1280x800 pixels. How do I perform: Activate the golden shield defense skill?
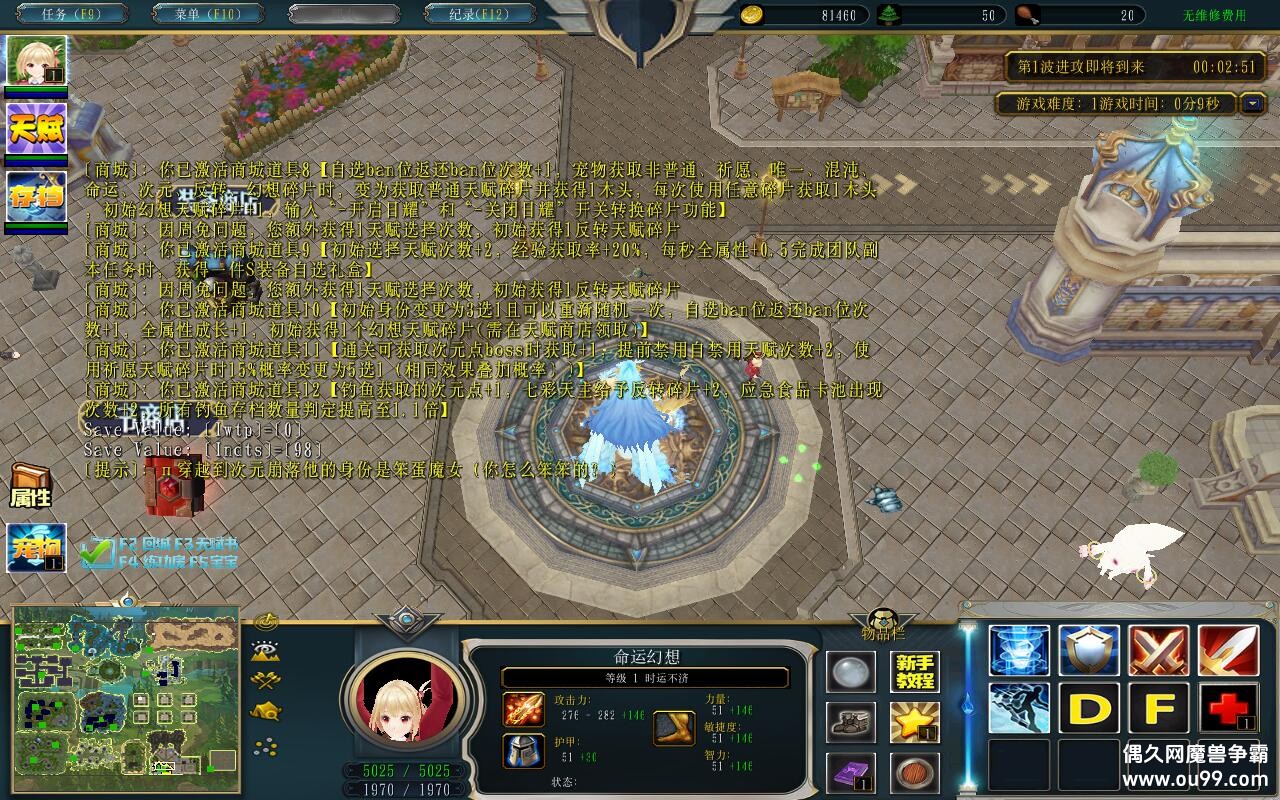tap(1089, 648)
